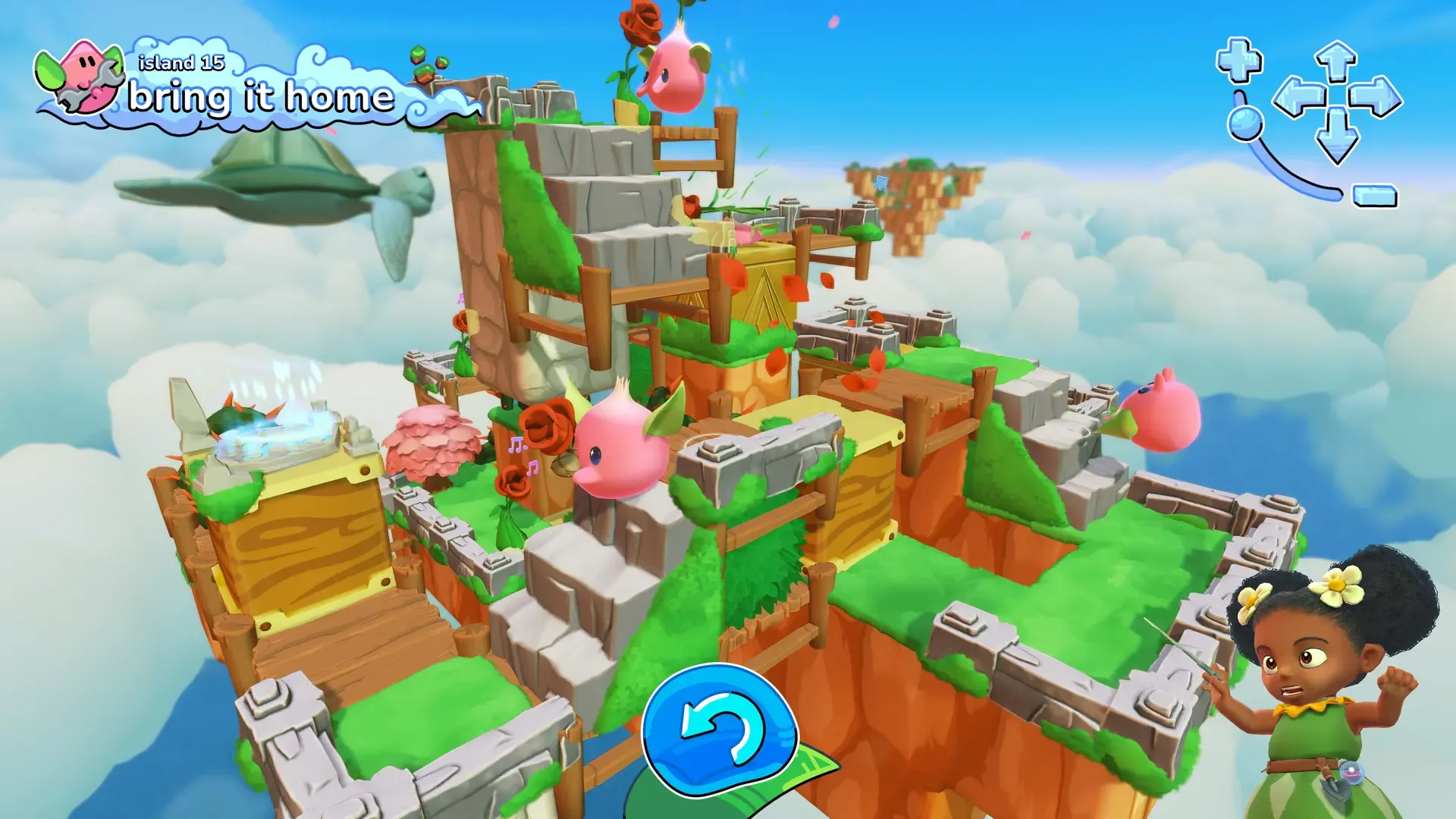The width and height of the screenshot is (1456, 819).
Task: Zoom out with the minus icon
Action: pyautogui.click(x=1374, y=196)
